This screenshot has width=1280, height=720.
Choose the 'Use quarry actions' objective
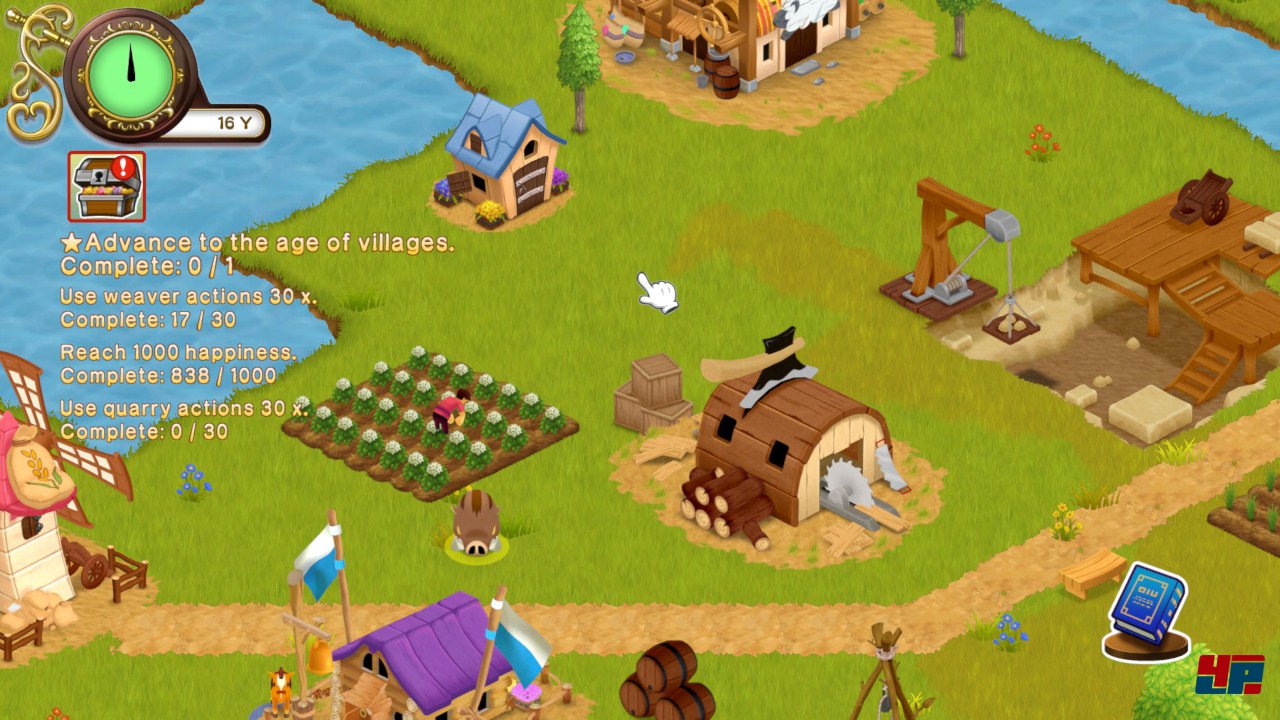(x=184, y=409)
